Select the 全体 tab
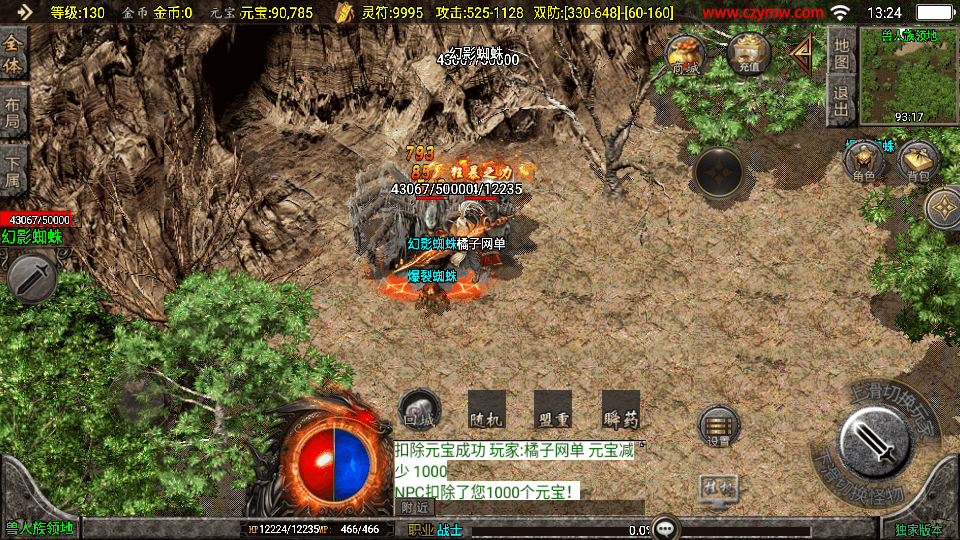 tap(13, 53)
